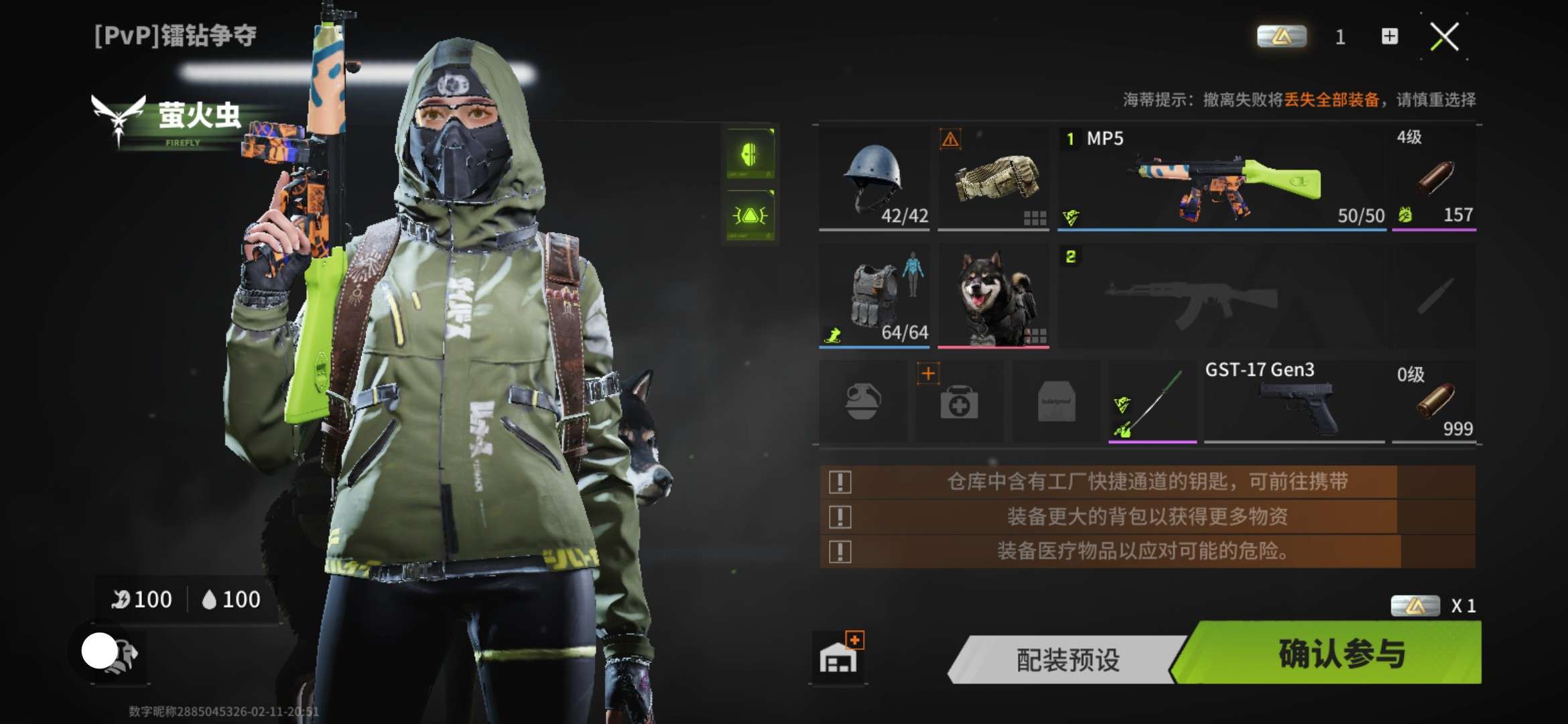Screen dimensions: 1568x724
Task: Open the empty grenade slot
Action: [x=862, y=402]
